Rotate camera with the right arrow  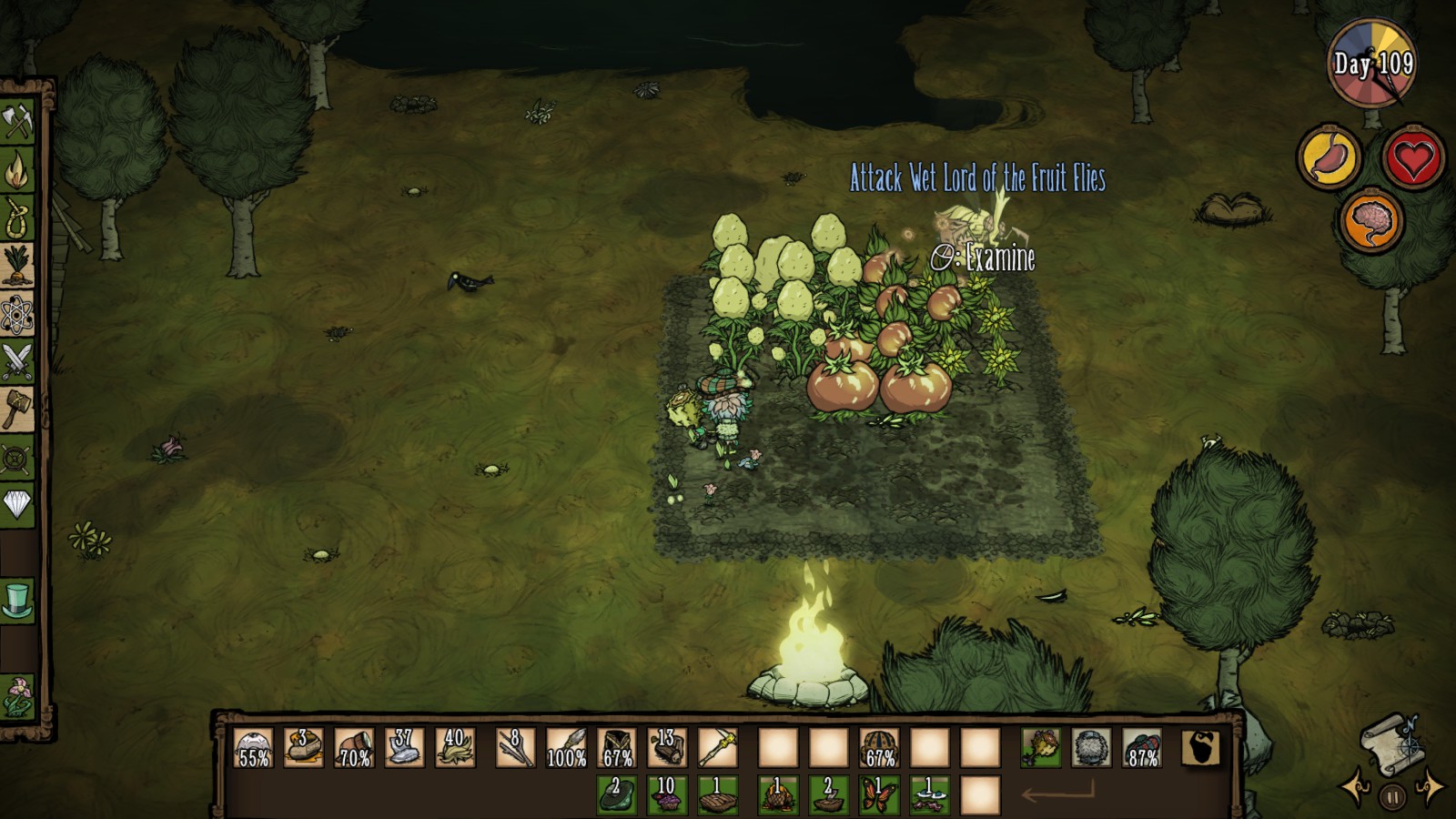tap(1430, 788)
